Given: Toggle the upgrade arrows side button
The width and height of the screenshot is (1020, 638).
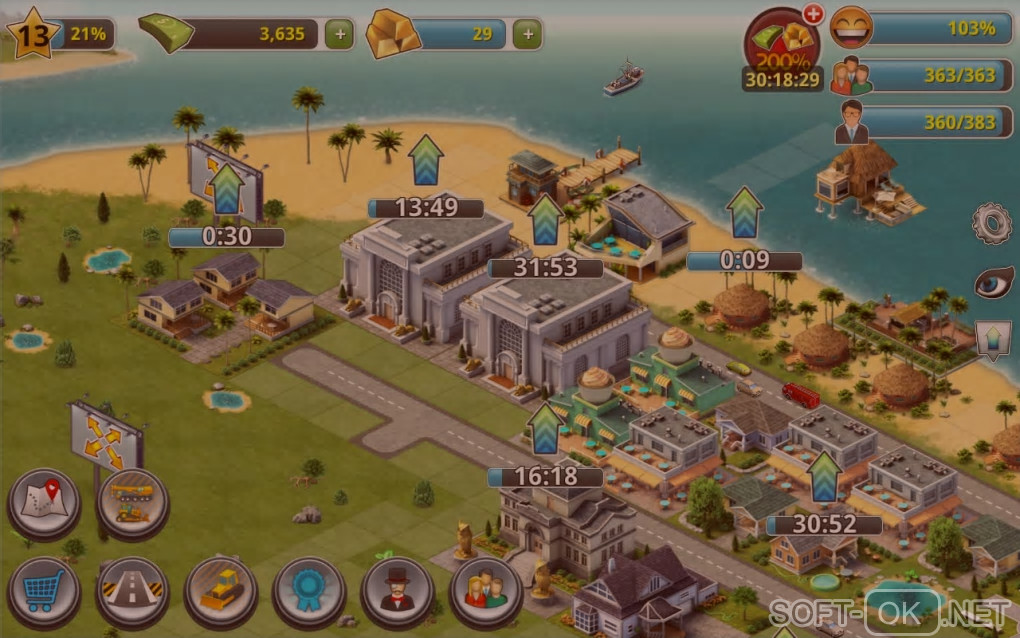Looking at the screenshot, I should click(993, 341).
